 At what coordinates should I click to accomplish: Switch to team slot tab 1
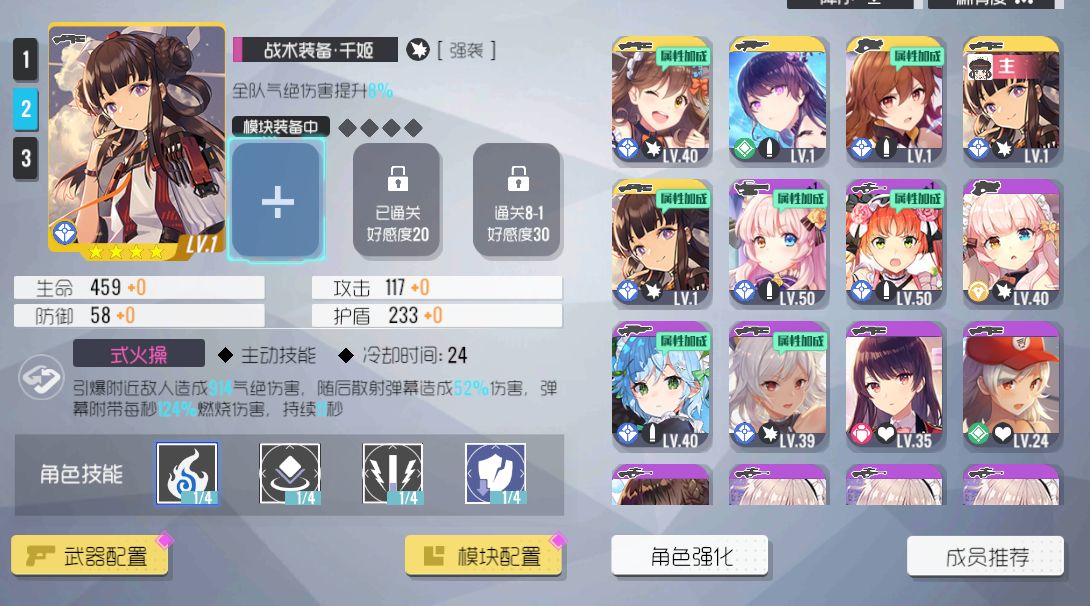pyautogui.click(x=26, y=61)
